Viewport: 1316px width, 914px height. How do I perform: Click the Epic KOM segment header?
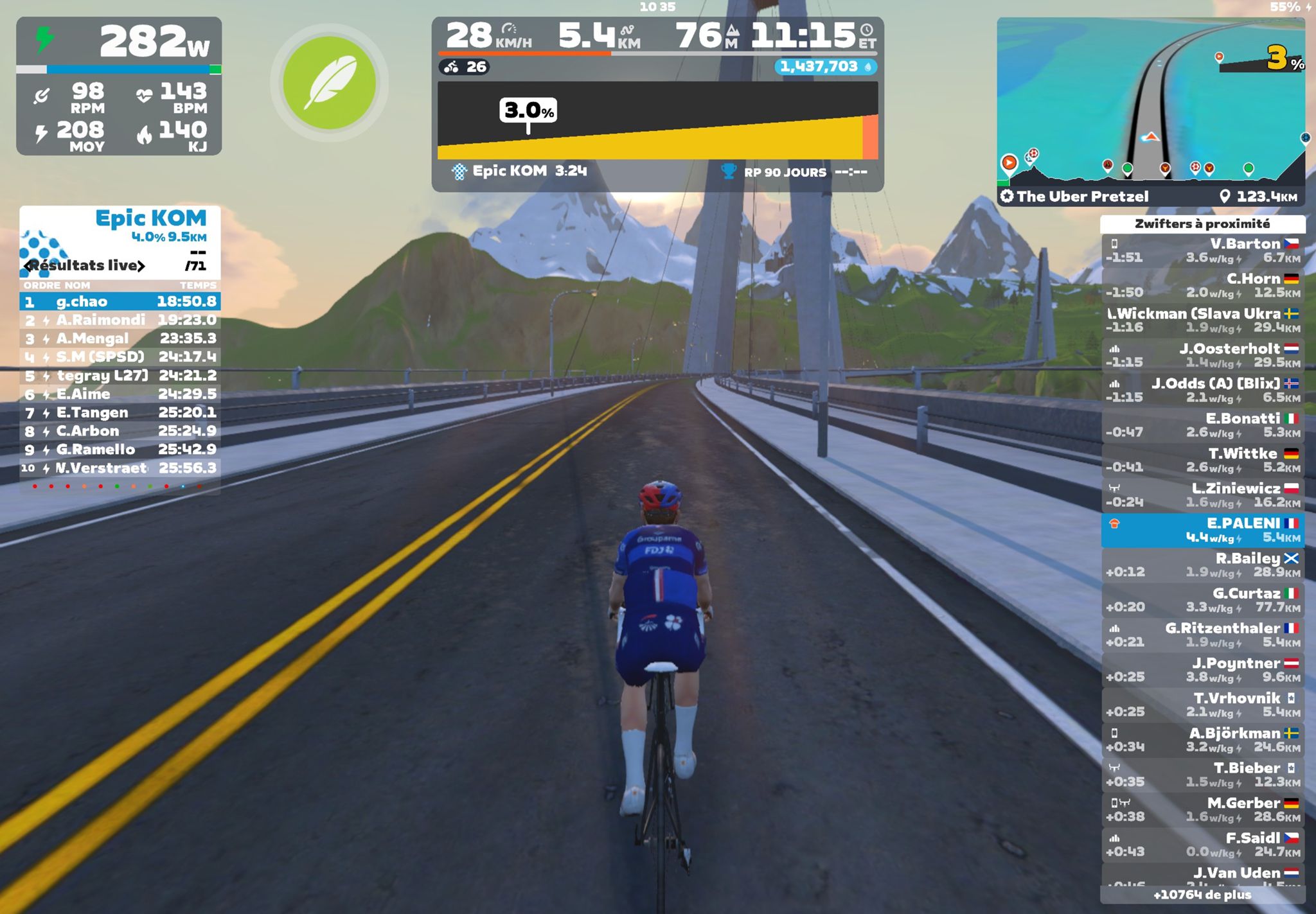(x=150, y=218)
